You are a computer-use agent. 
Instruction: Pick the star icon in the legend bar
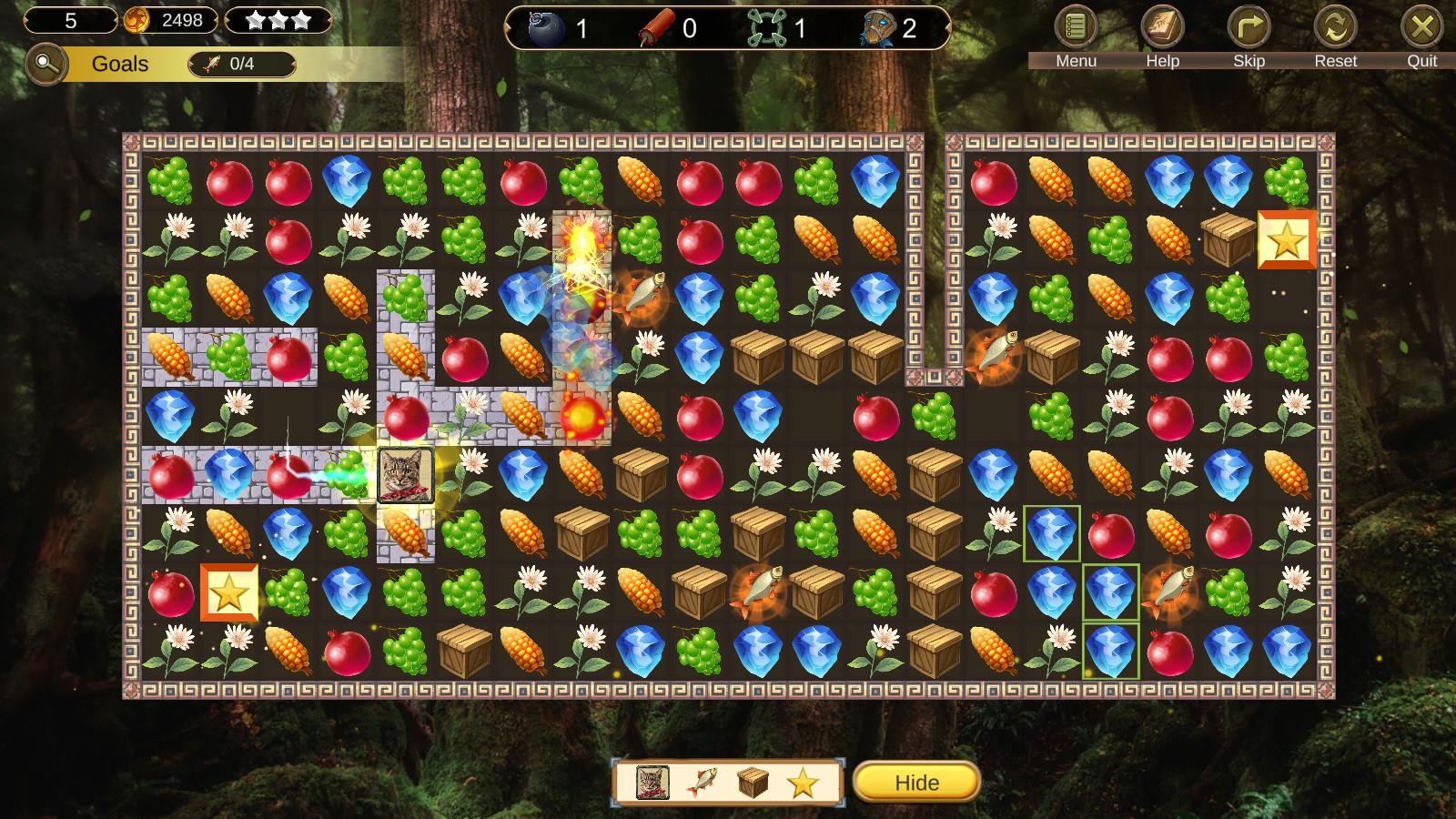tap(803, 783)
